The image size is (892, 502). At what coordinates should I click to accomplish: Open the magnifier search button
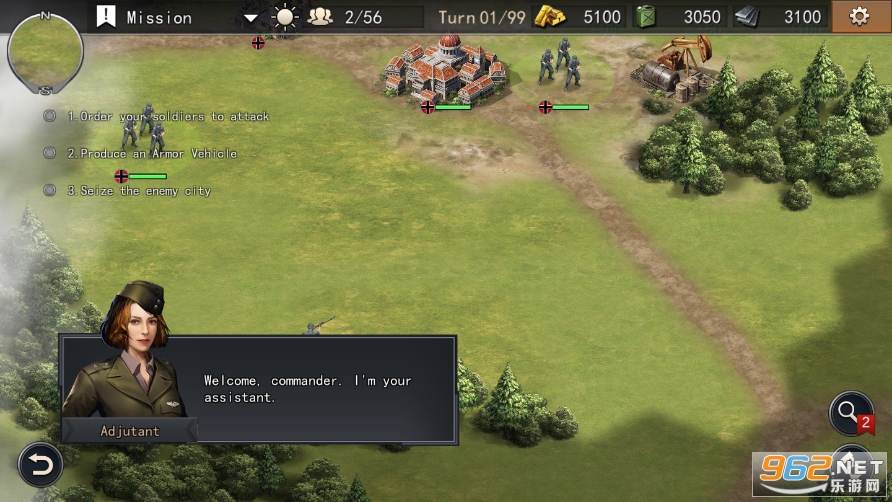click(850, 412)
